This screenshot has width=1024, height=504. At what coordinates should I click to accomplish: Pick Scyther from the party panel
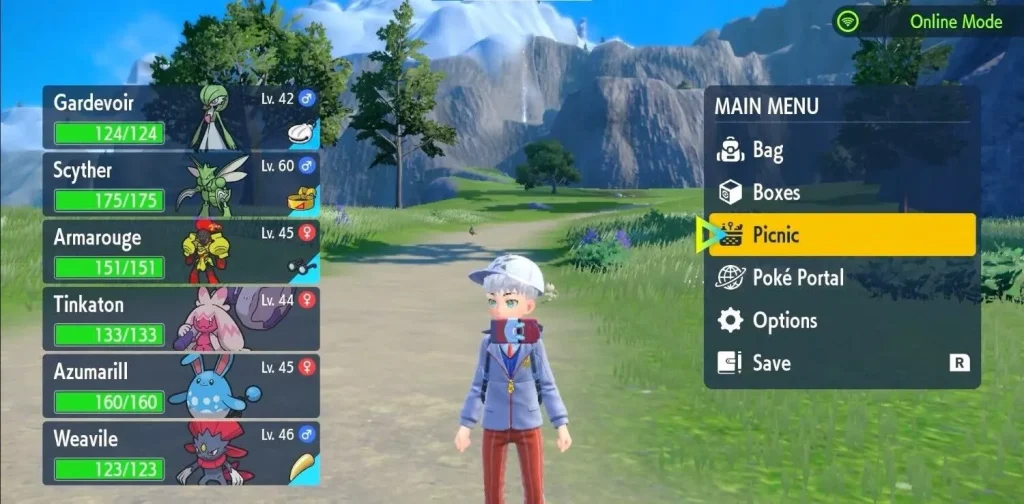click(x=180, y=184)
